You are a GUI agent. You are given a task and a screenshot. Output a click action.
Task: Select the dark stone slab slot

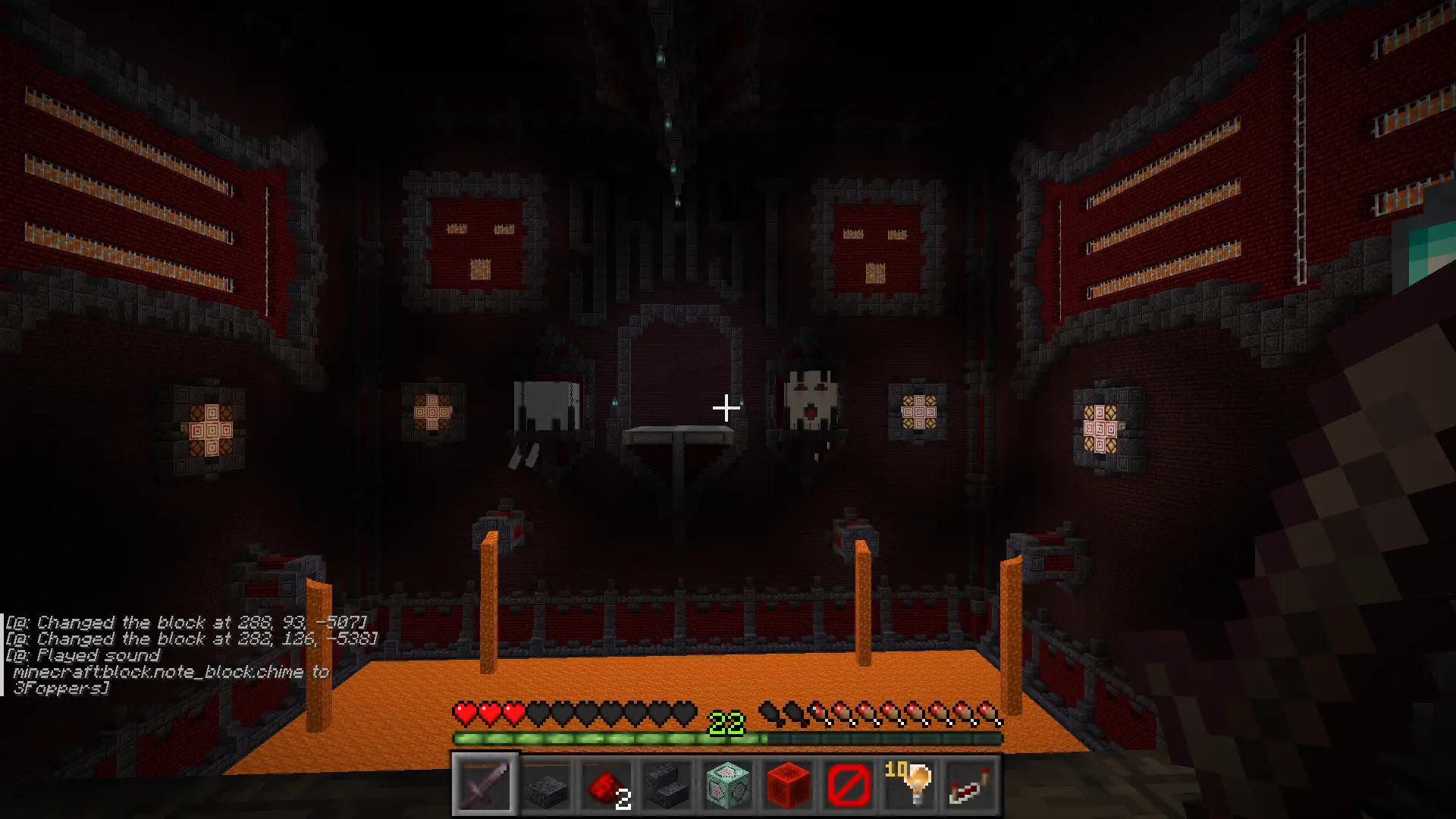546,784
